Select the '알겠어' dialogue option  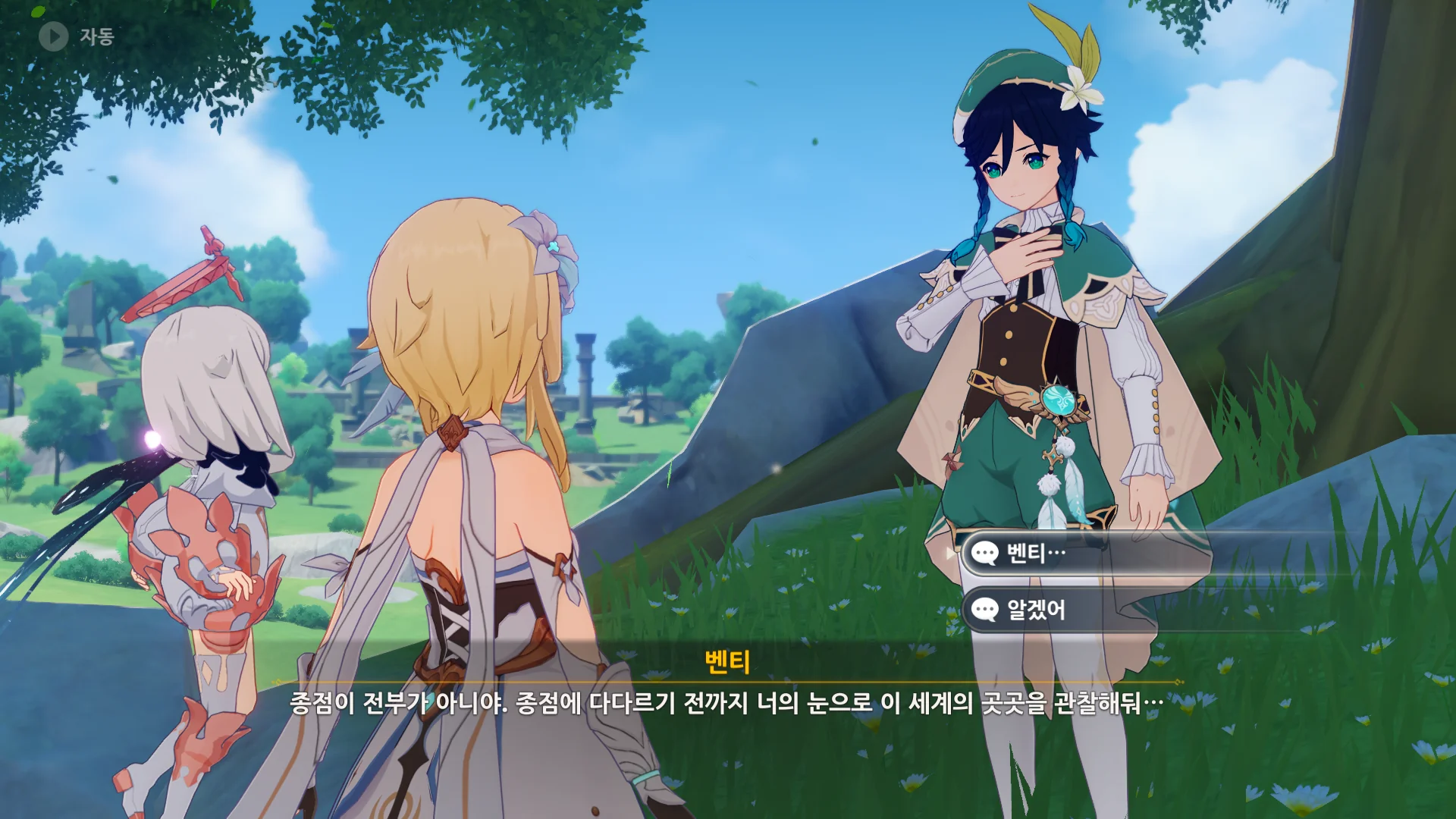point(1084,610)
